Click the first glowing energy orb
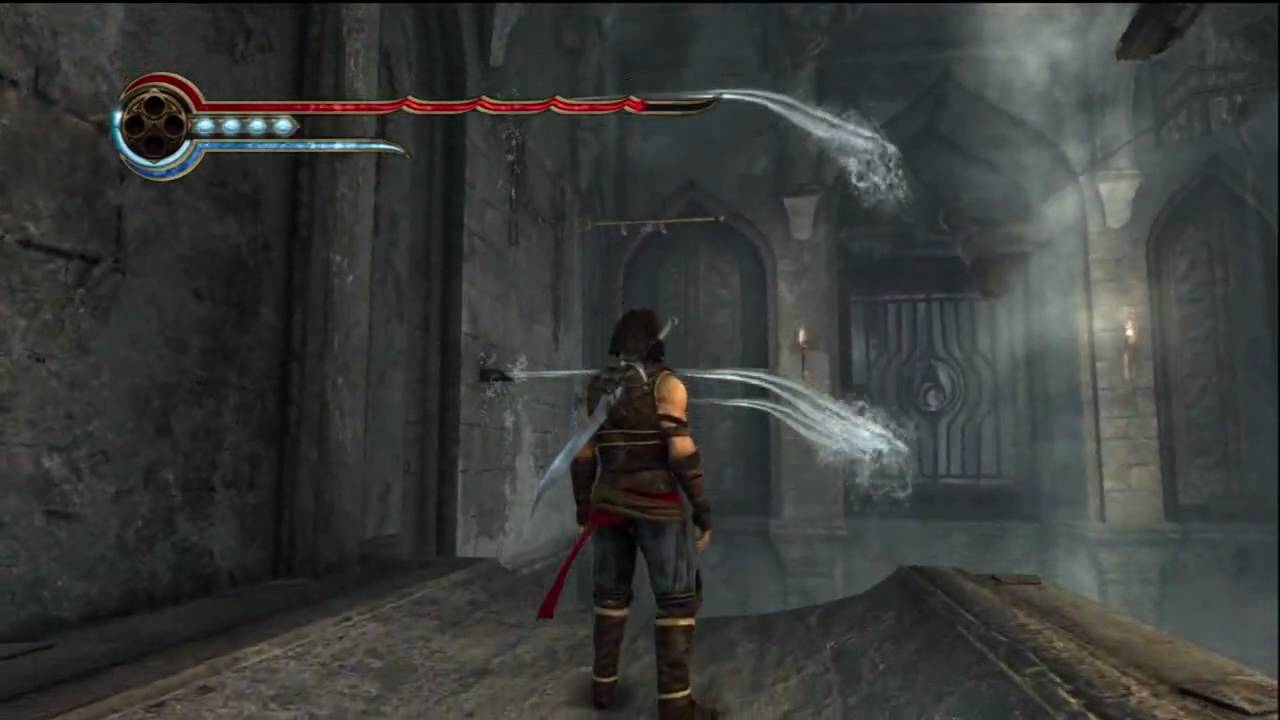 [x=204, y=125]
